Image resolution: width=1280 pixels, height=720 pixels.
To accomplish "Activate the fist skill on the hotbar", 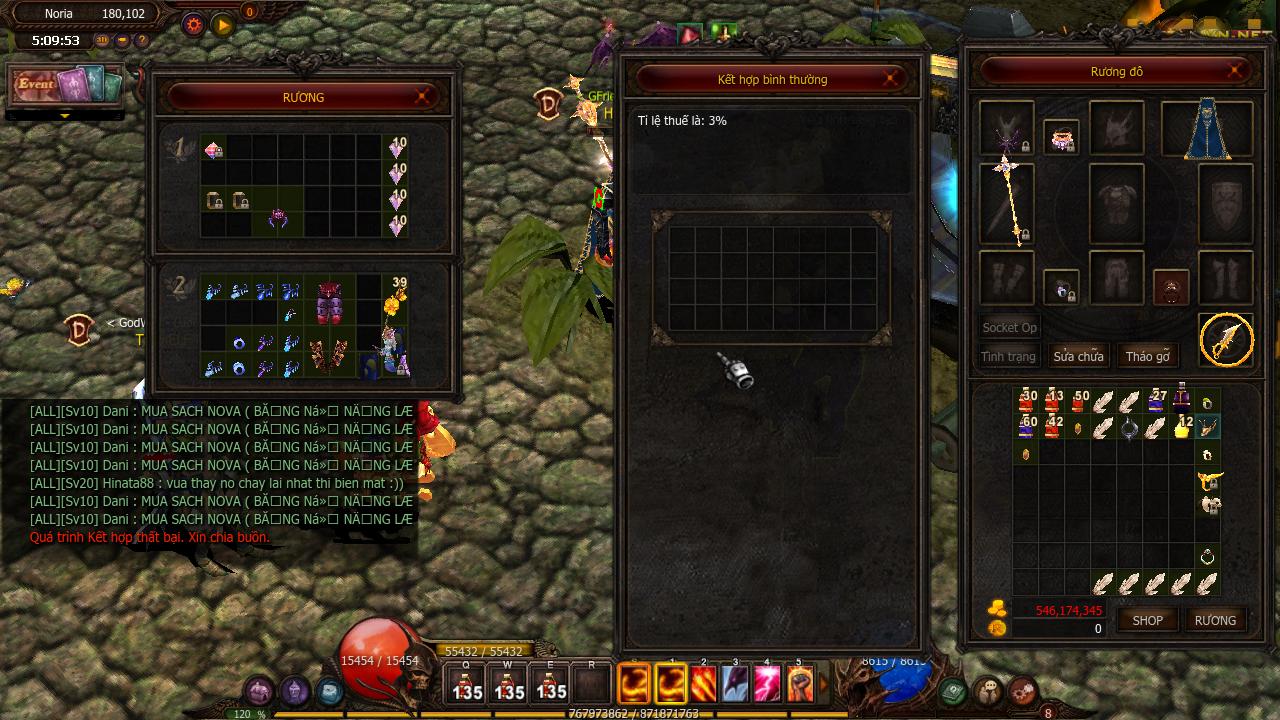I will (x=799, y=685).
